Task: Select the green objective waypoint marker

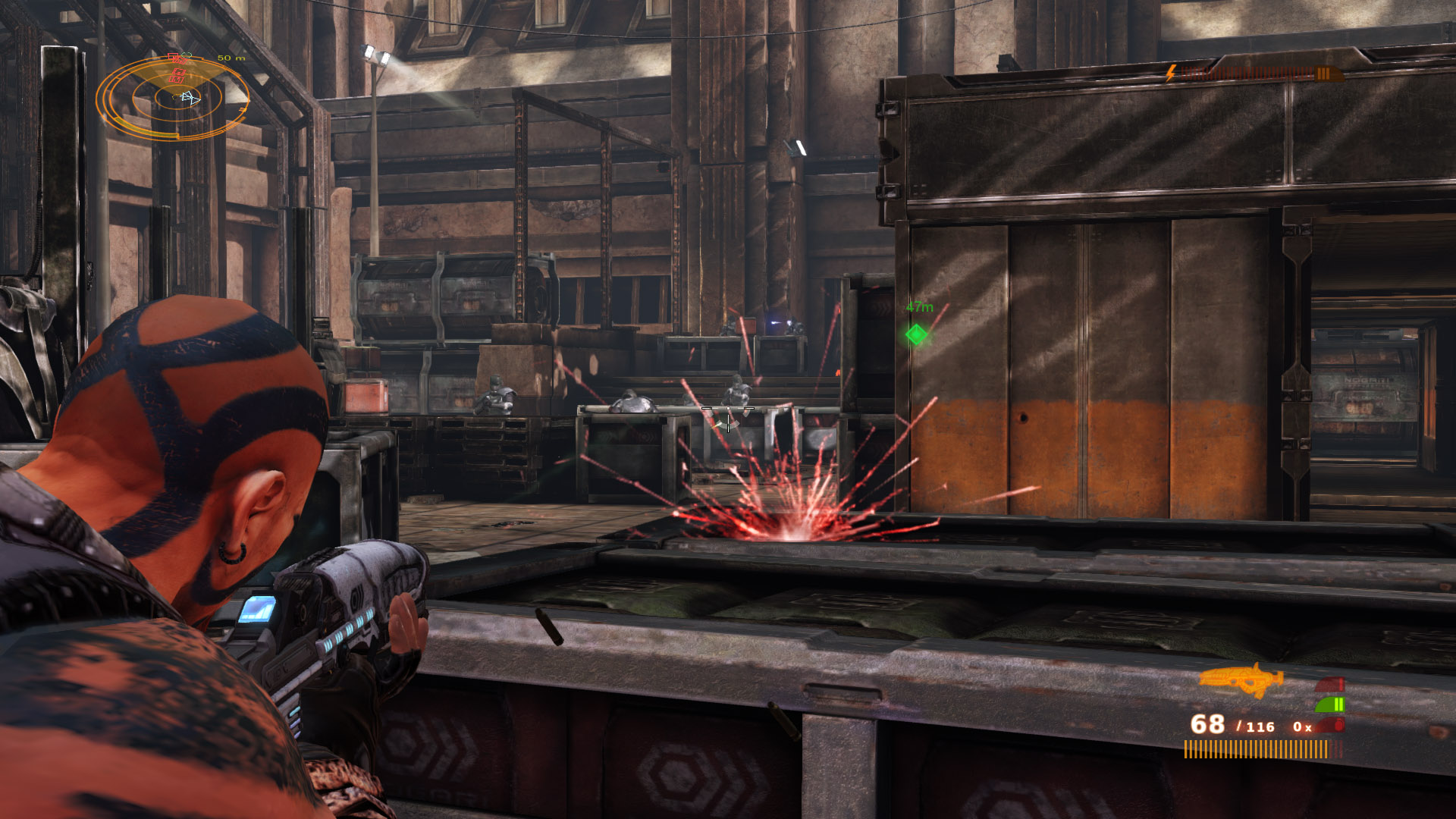Action: click(916, 334)
